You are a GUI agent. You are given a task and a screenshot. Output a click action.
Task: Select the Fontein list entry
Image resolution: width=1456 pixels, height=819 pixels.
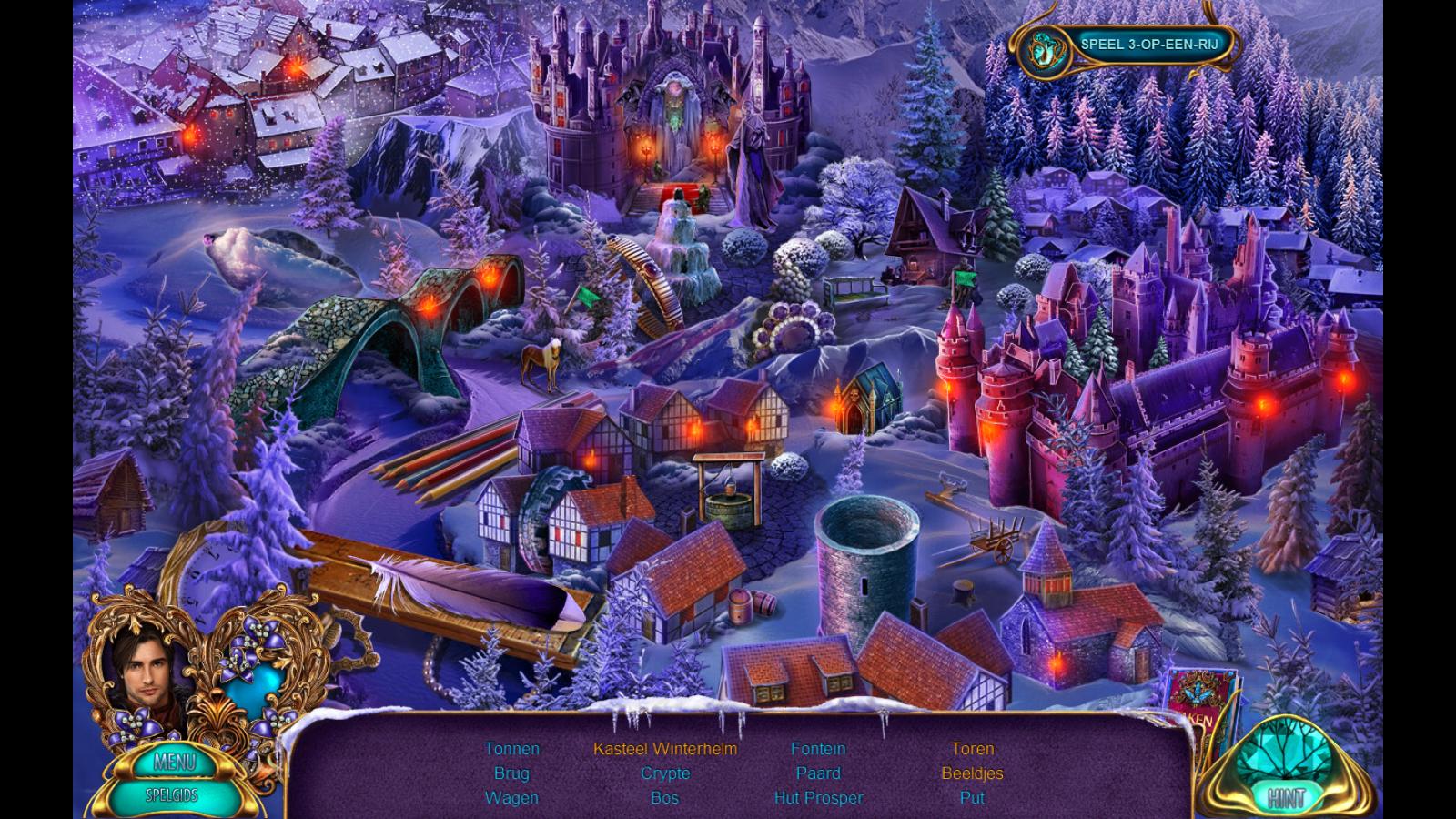[x=818, y=749]
